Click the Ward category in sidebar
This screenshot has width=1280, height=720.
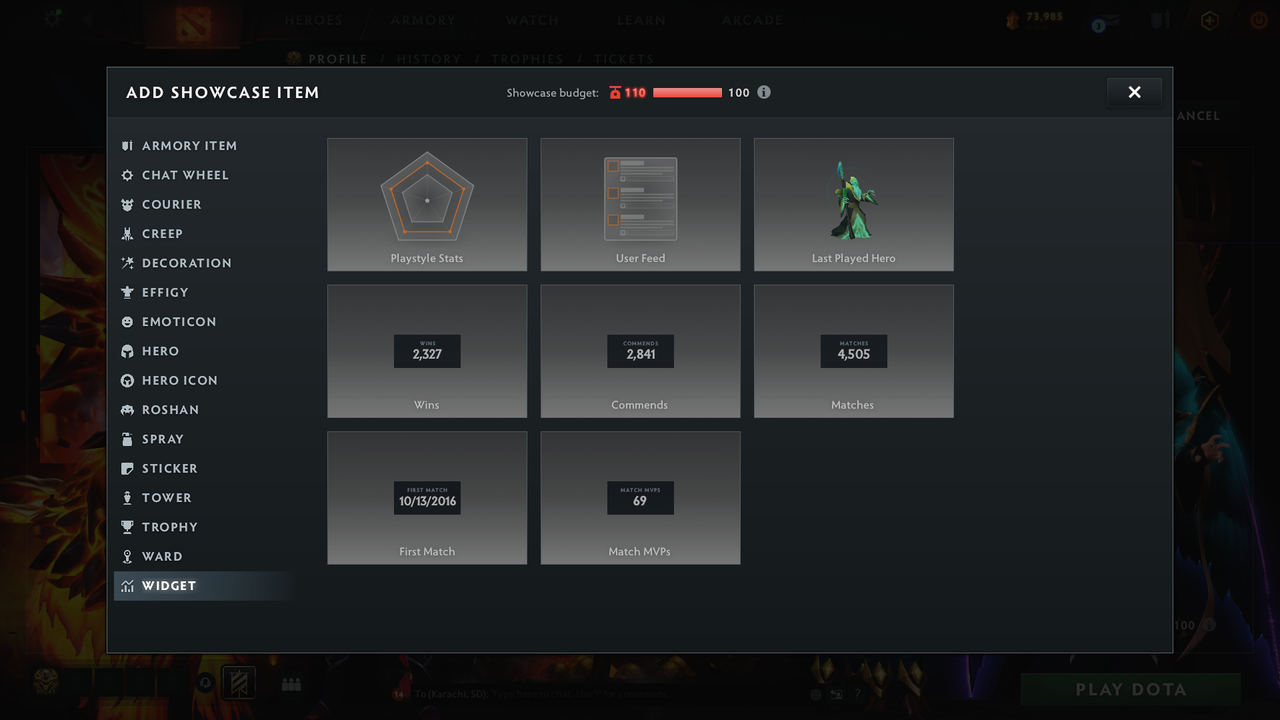161,556
